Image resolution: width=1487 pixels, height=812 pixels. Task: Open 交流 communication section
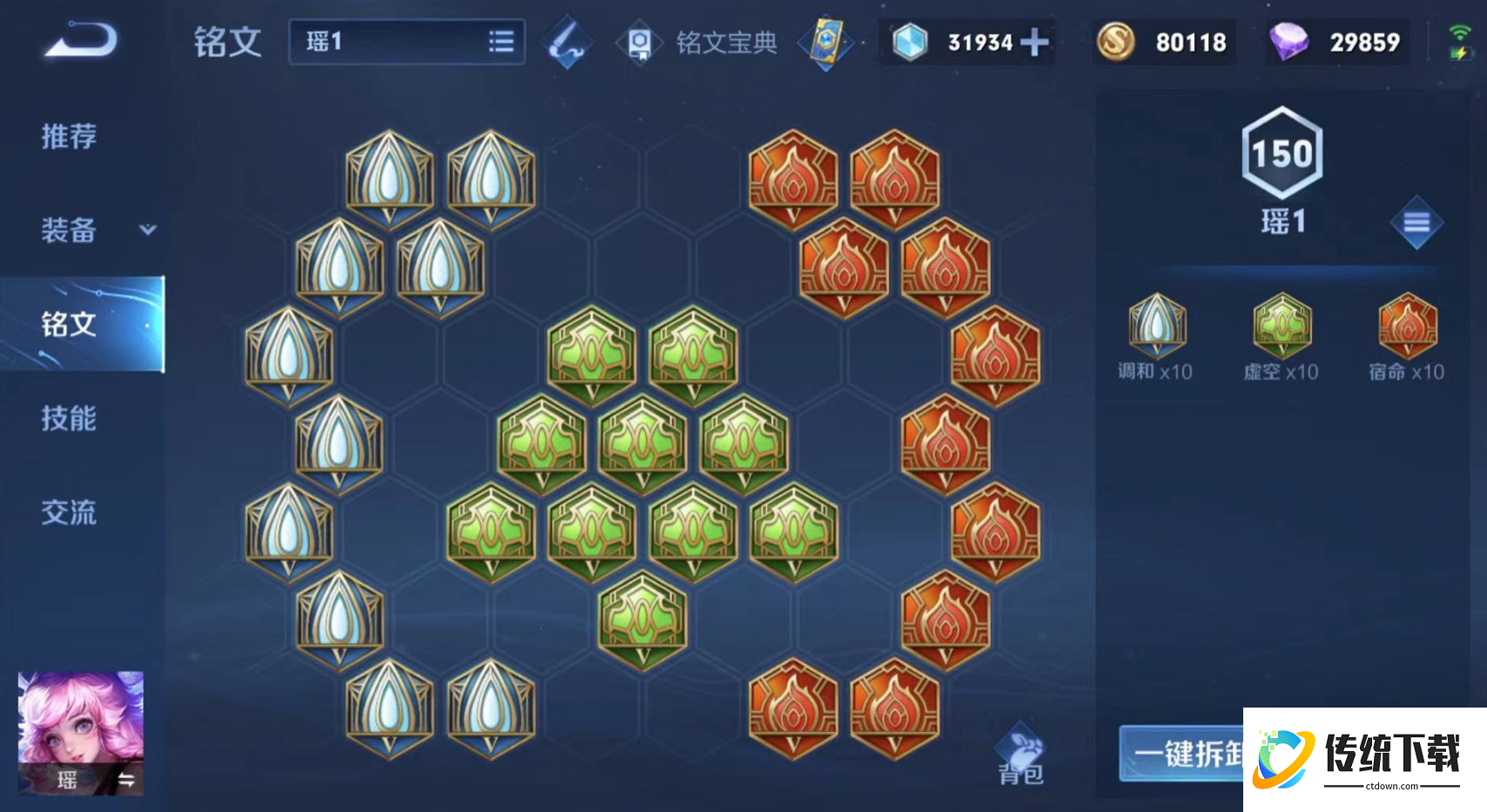[x=70, y=513]
